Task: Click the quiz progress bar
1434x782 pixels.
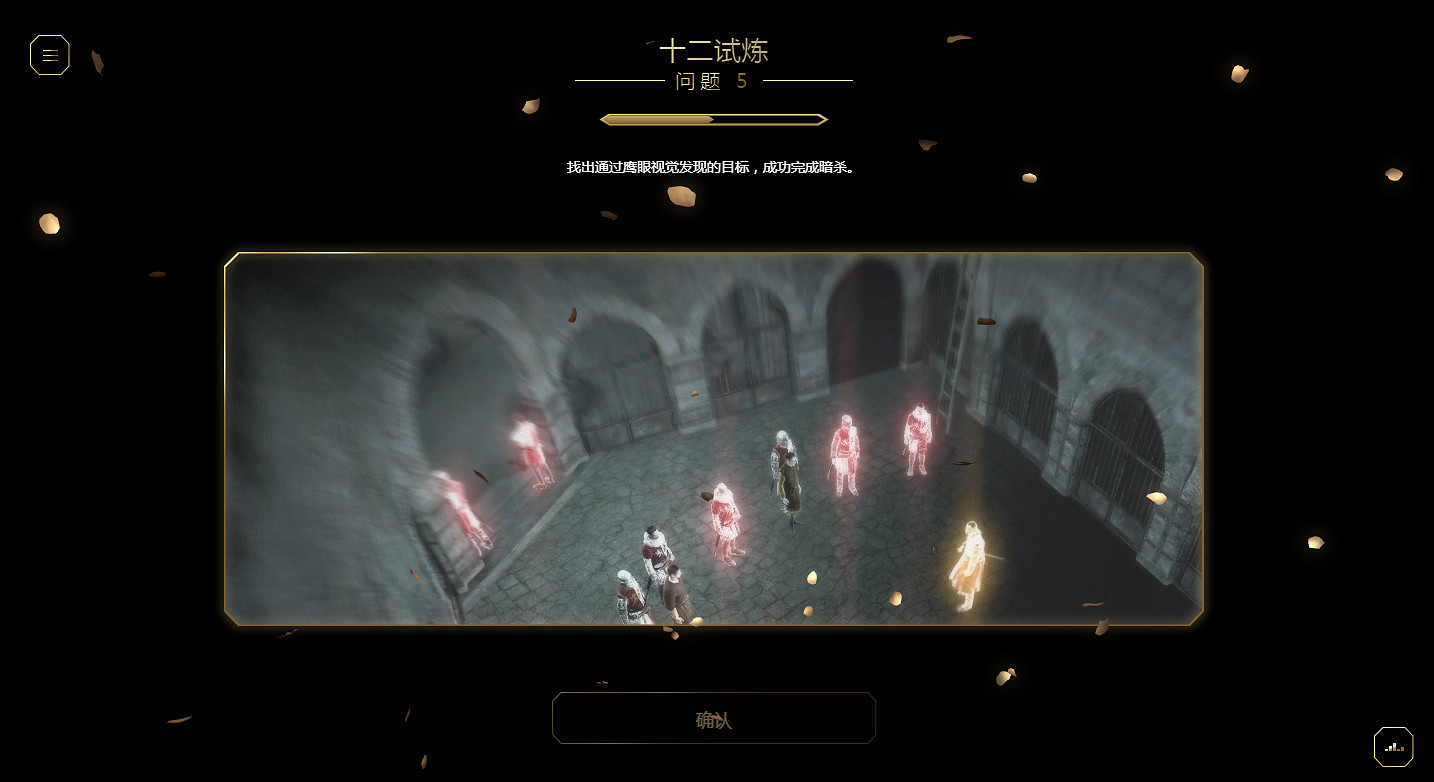Action: click(712, 119)
